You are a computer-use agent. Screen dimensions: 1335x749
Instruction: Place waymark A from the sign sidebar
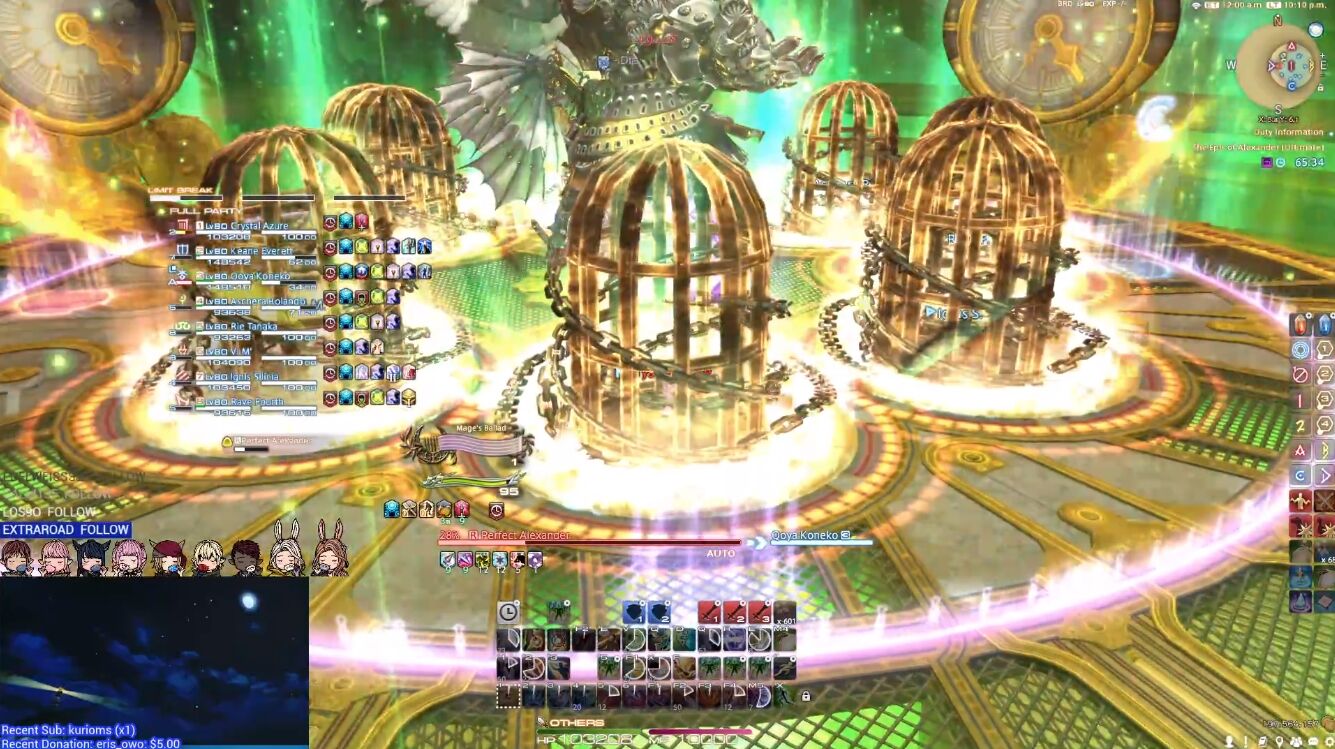point(1300,449)
